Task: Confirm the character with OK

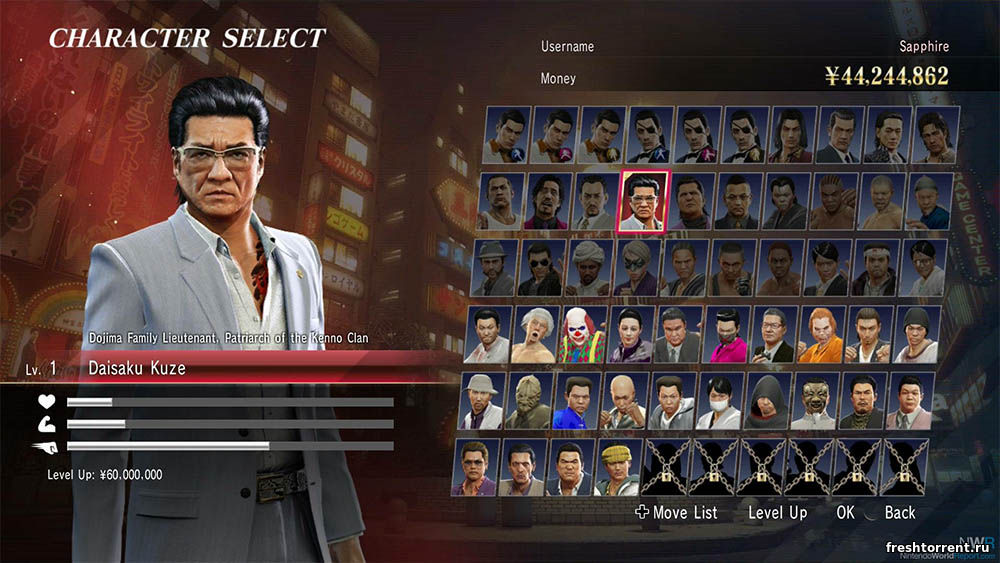Action: pos(846,513)
